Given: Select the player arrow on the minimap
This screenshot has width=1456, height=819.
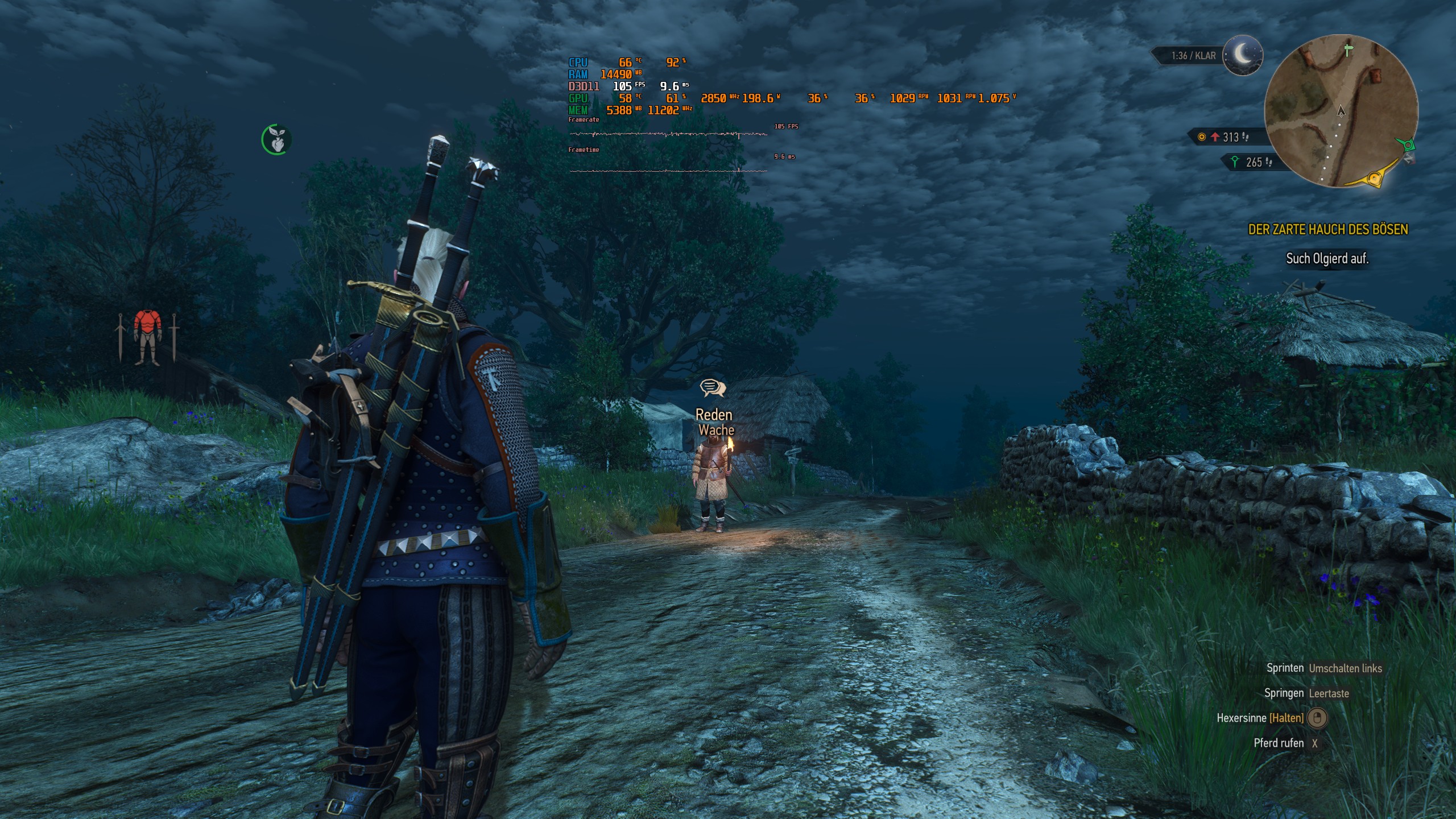Looking at the screenshot, I should coord(1341,111).
